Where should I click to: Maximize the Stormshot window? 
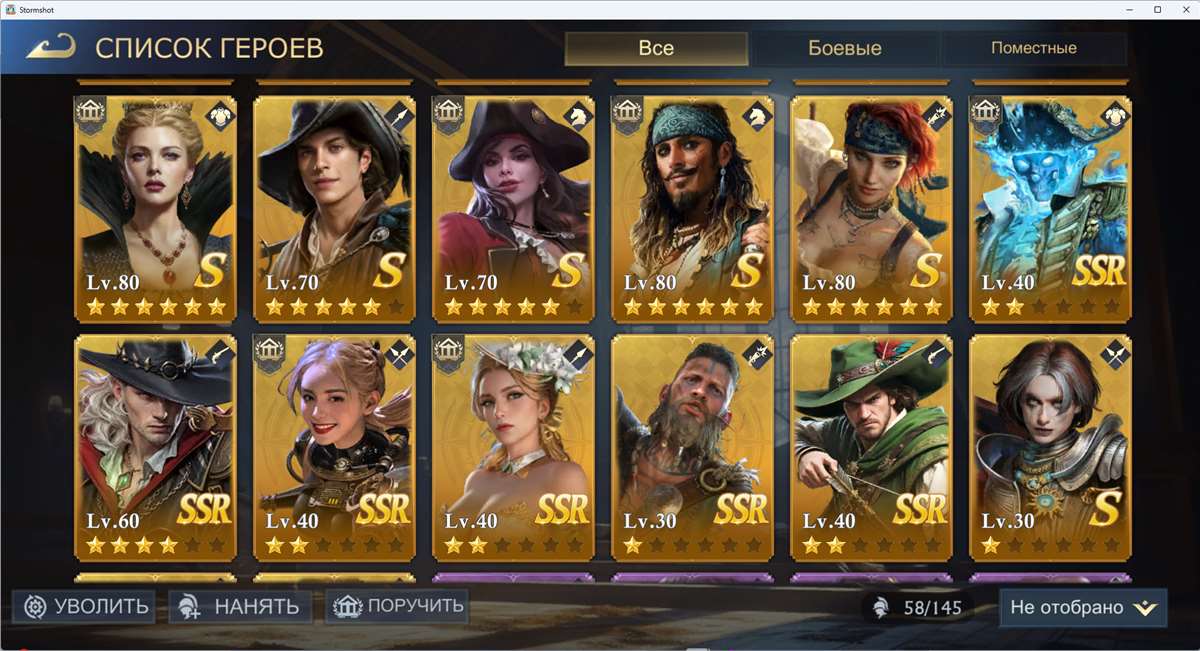[x=1157, y=9]
